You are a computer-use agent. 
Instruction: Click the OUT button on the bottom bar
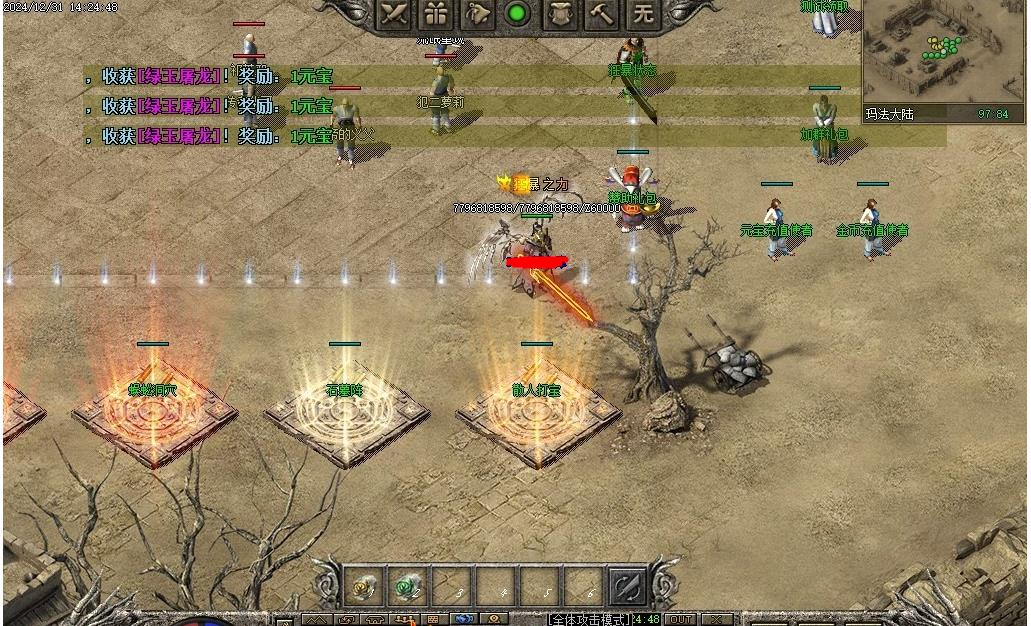click(680, 620)
